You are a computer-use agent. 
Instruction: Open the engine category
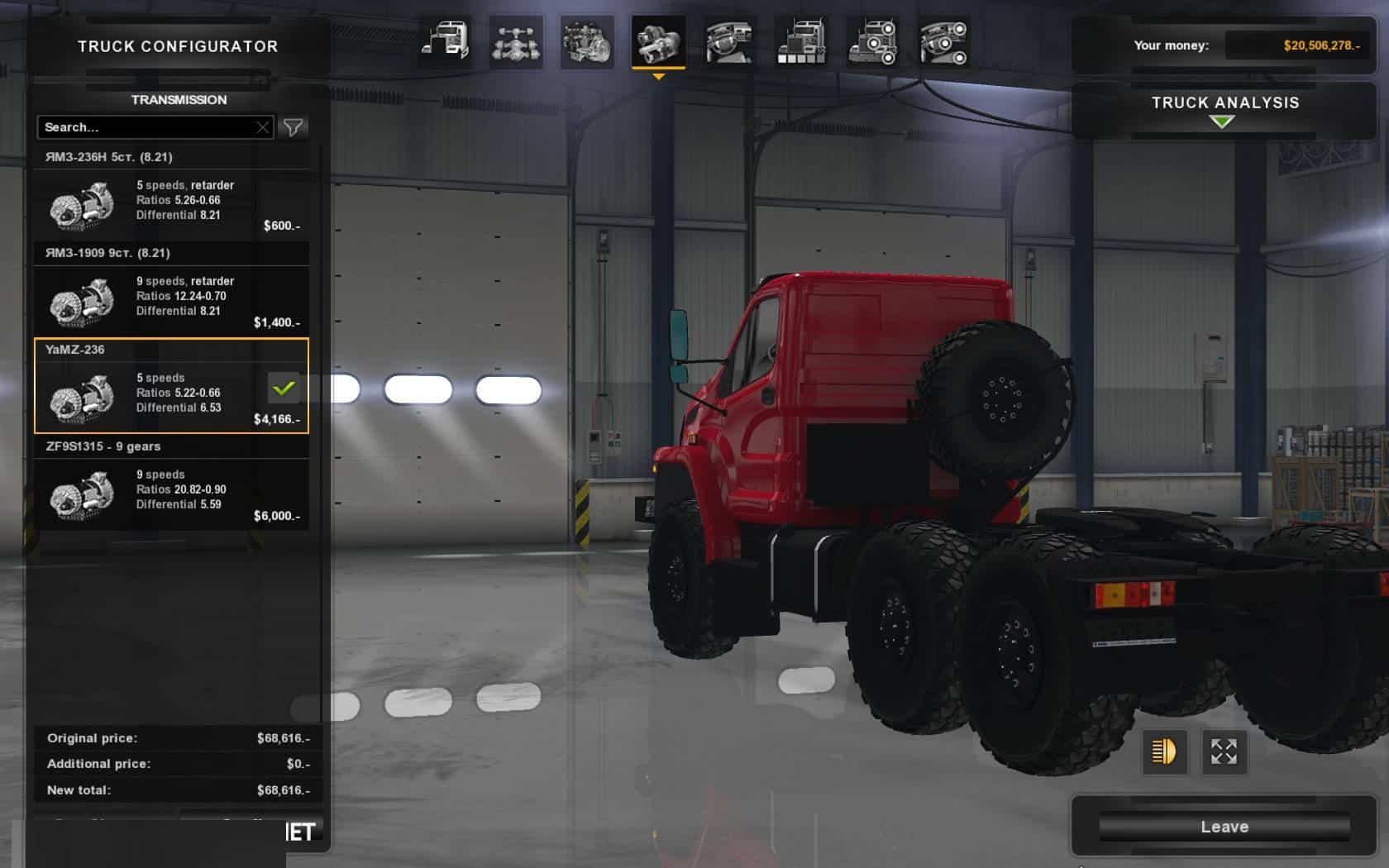pos(587,42)
